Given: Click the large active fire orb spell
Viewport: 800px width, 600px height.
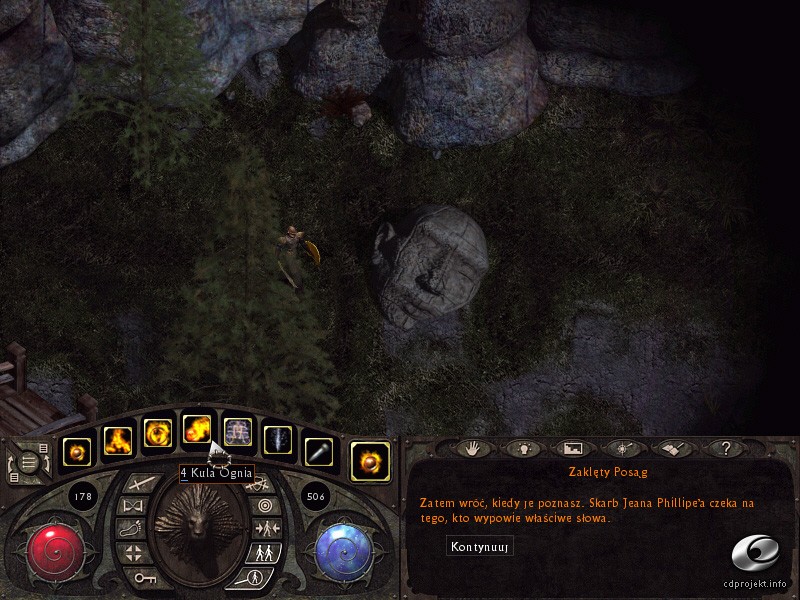Looking at the screenshot, I should tap(369, 460).
